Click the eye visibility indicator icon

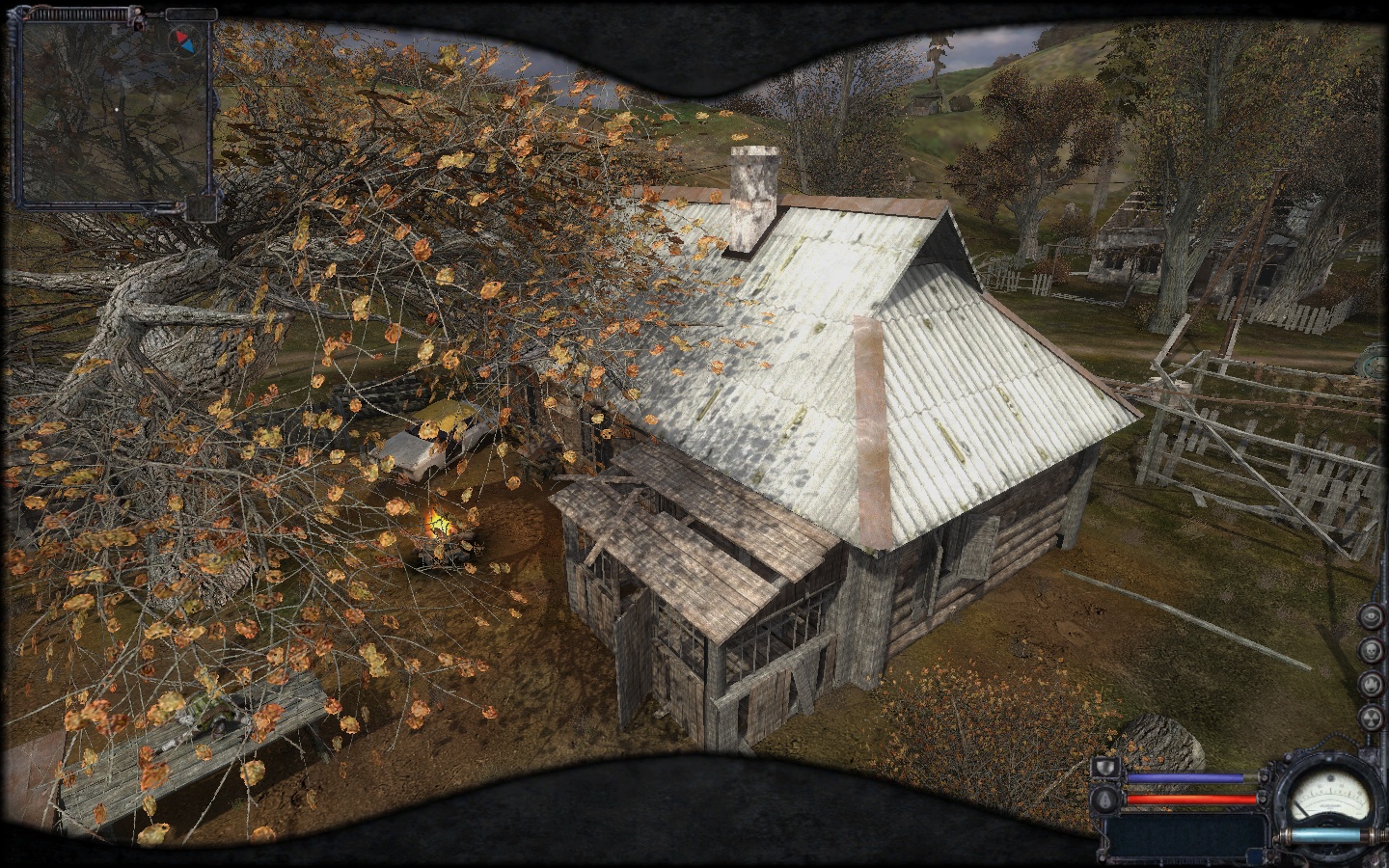click(x=1371, y=616)
